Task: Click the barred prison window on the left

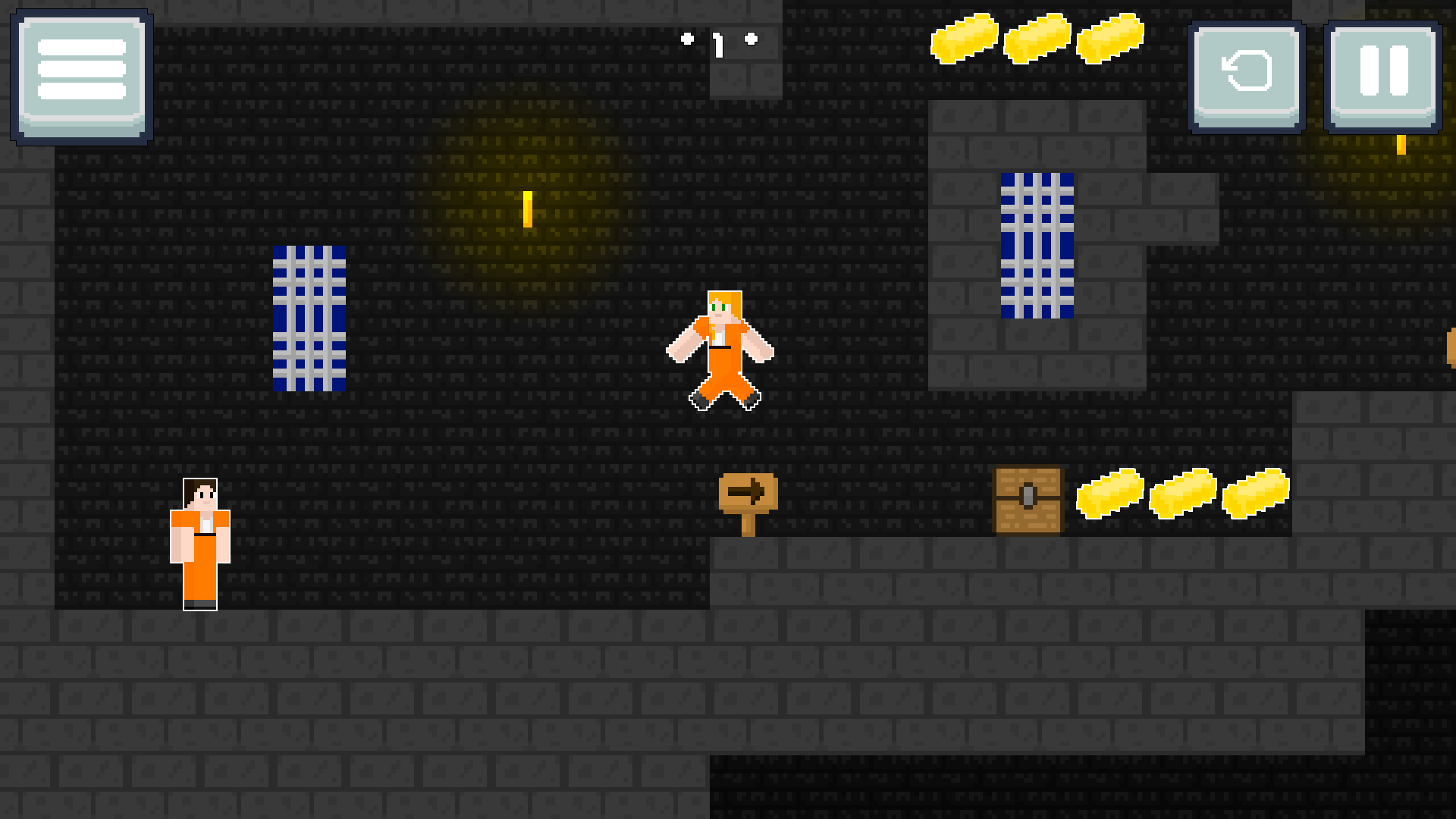Action: (308, 318)
